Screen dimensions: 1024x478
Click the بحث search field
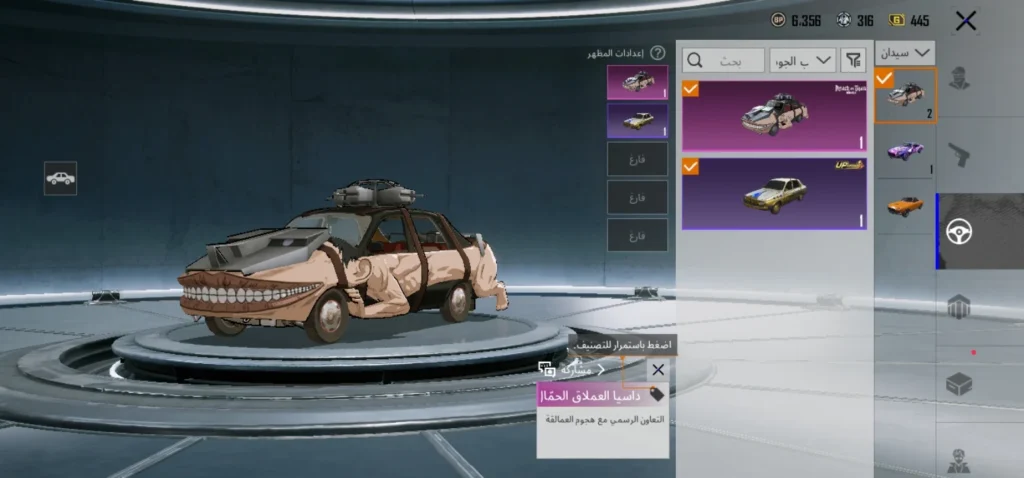[723, 60]
